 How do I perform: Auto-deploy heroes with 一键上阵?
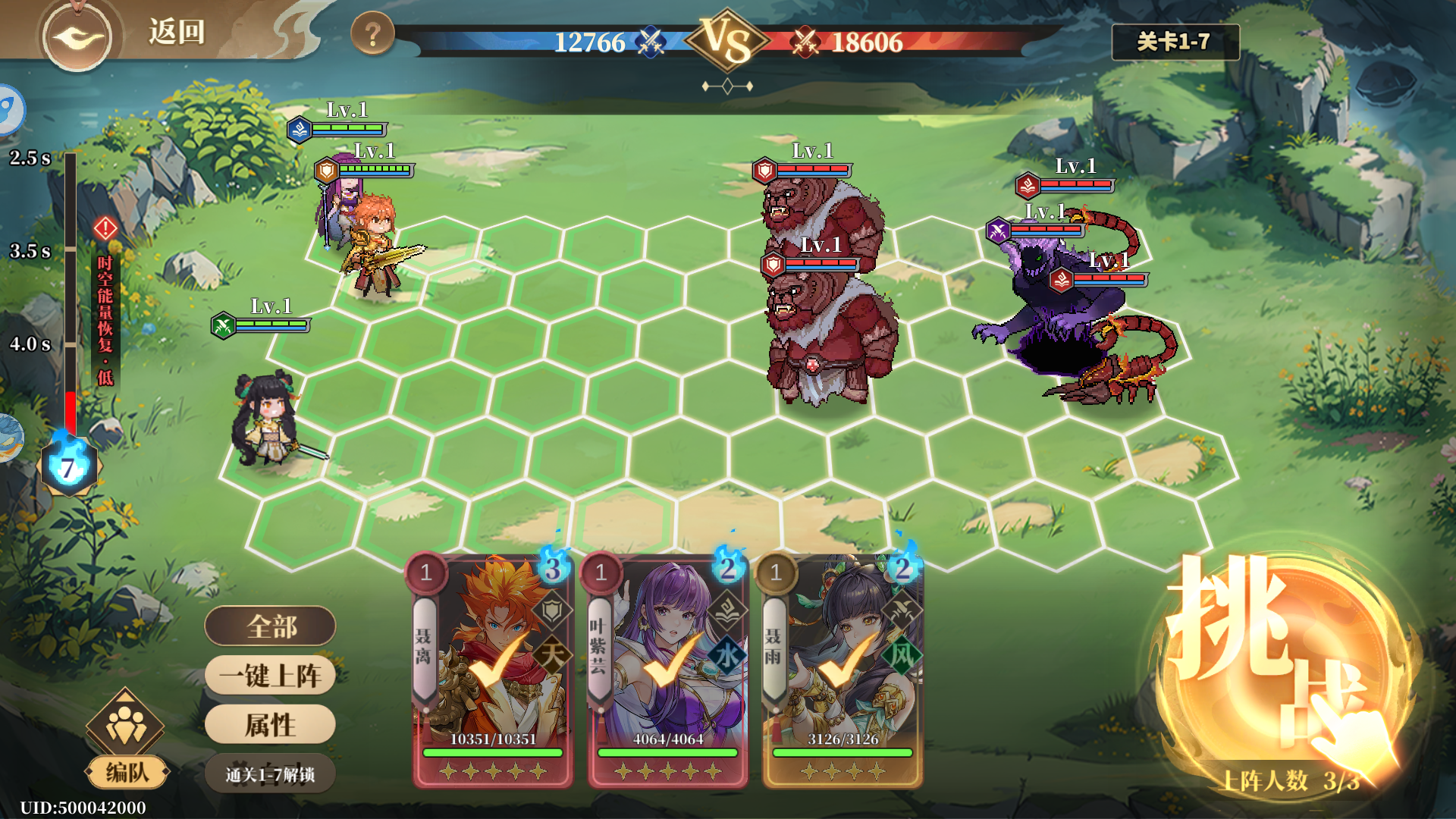(x=270, y=676)
